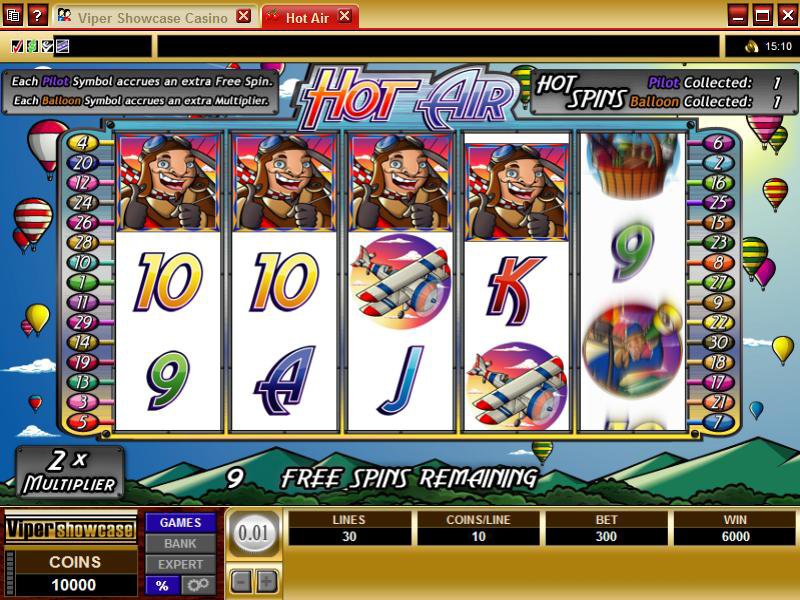This screenshot has width=800, height=600.
Task: Increase coin size with plus button
Action: [266, 581]
